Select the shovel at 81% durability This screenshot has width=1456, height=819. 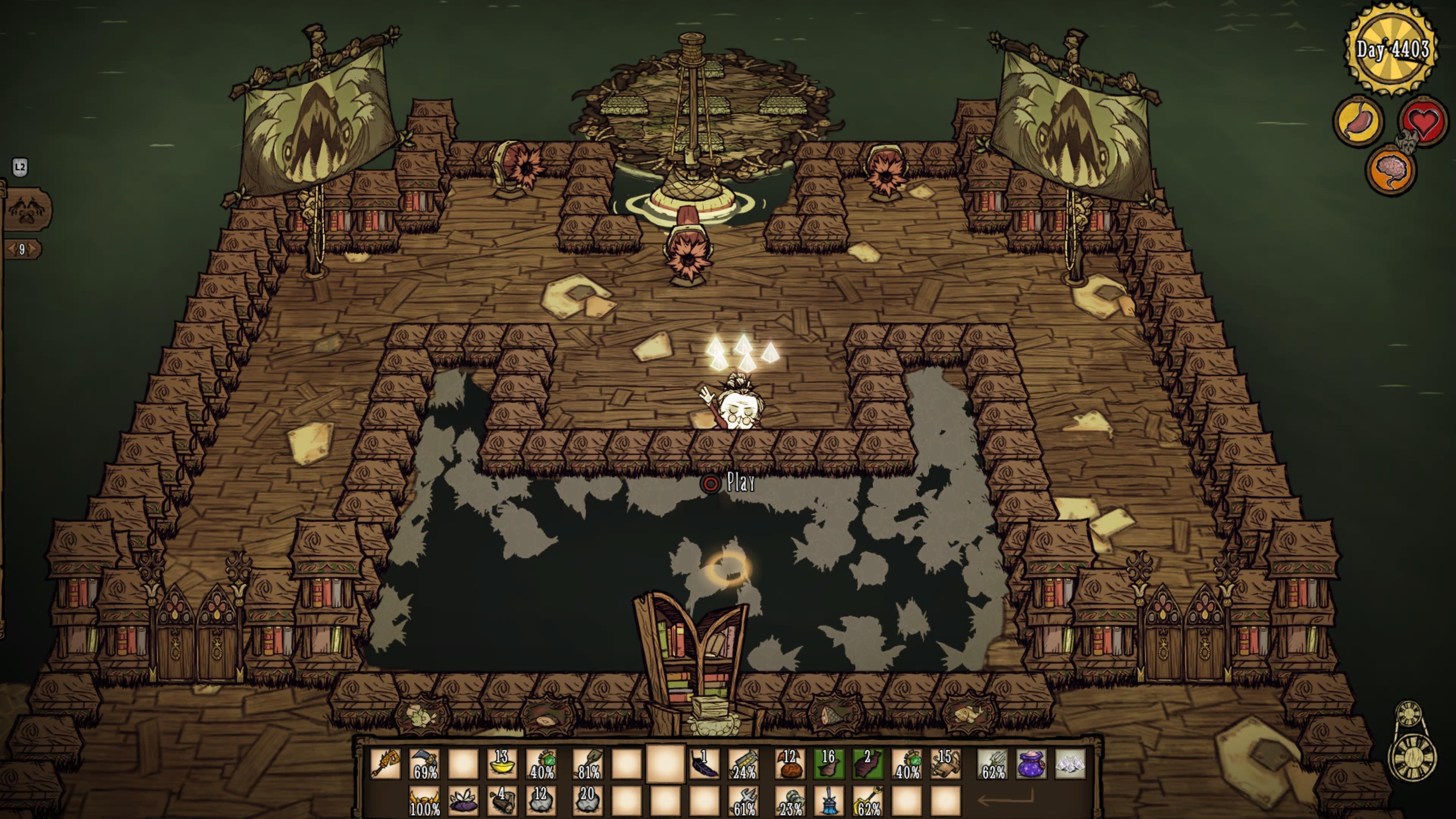(587, 764)
